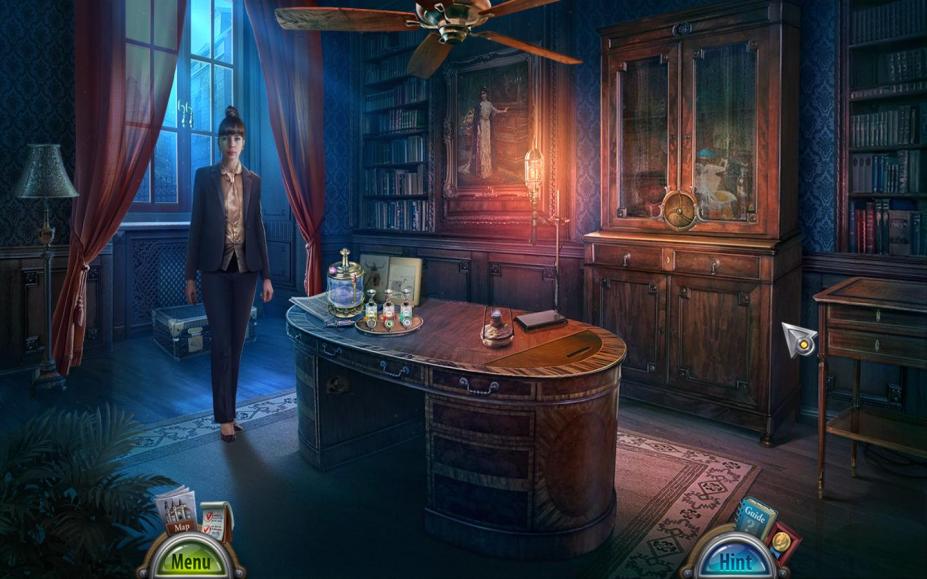The height and width of the screenshot is (579, 927).
Task: Open the Map booklet
Action: [176, 511]
